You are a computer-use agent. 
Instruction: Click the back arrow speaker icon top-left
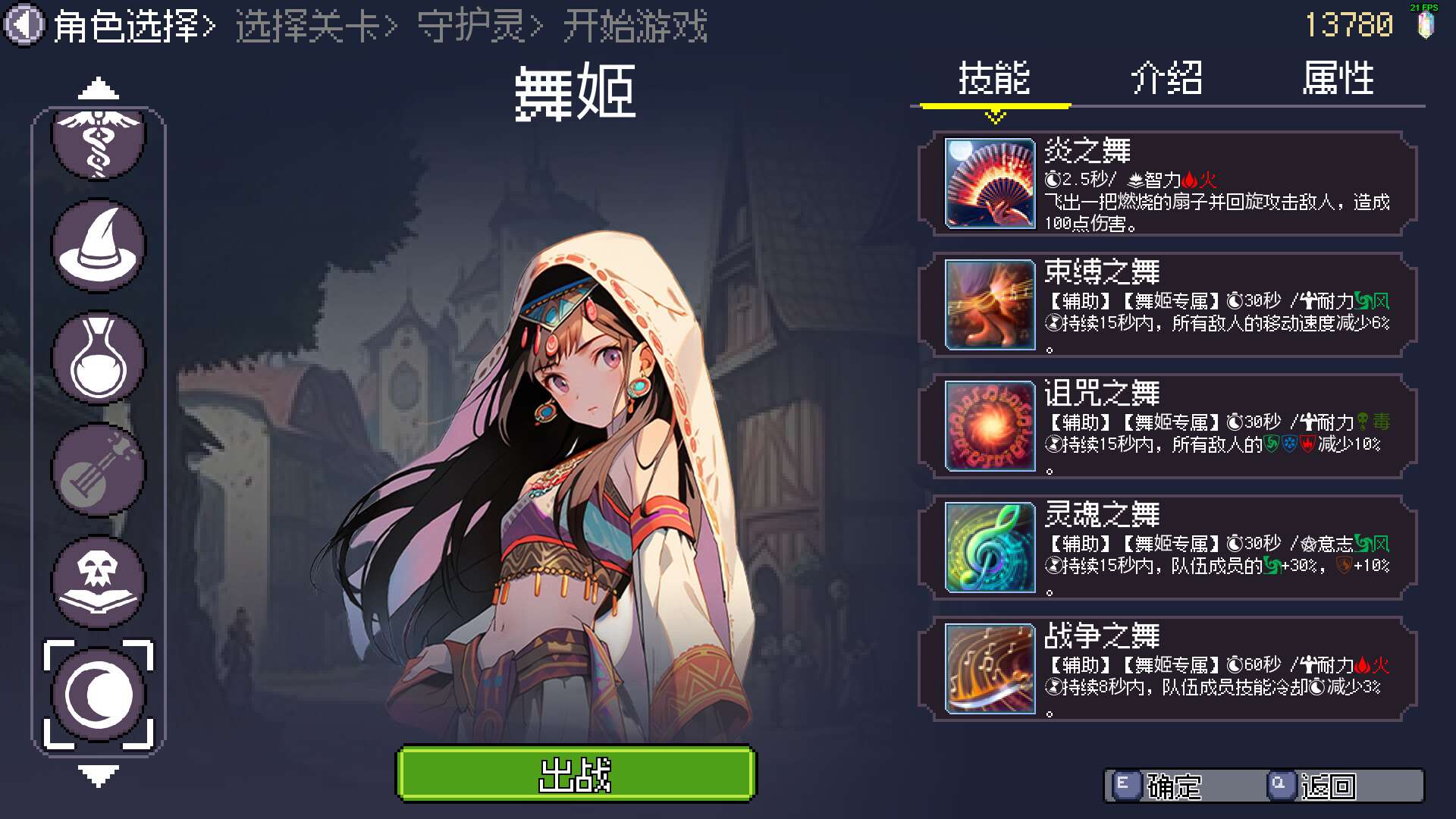(x=24, y=24)
